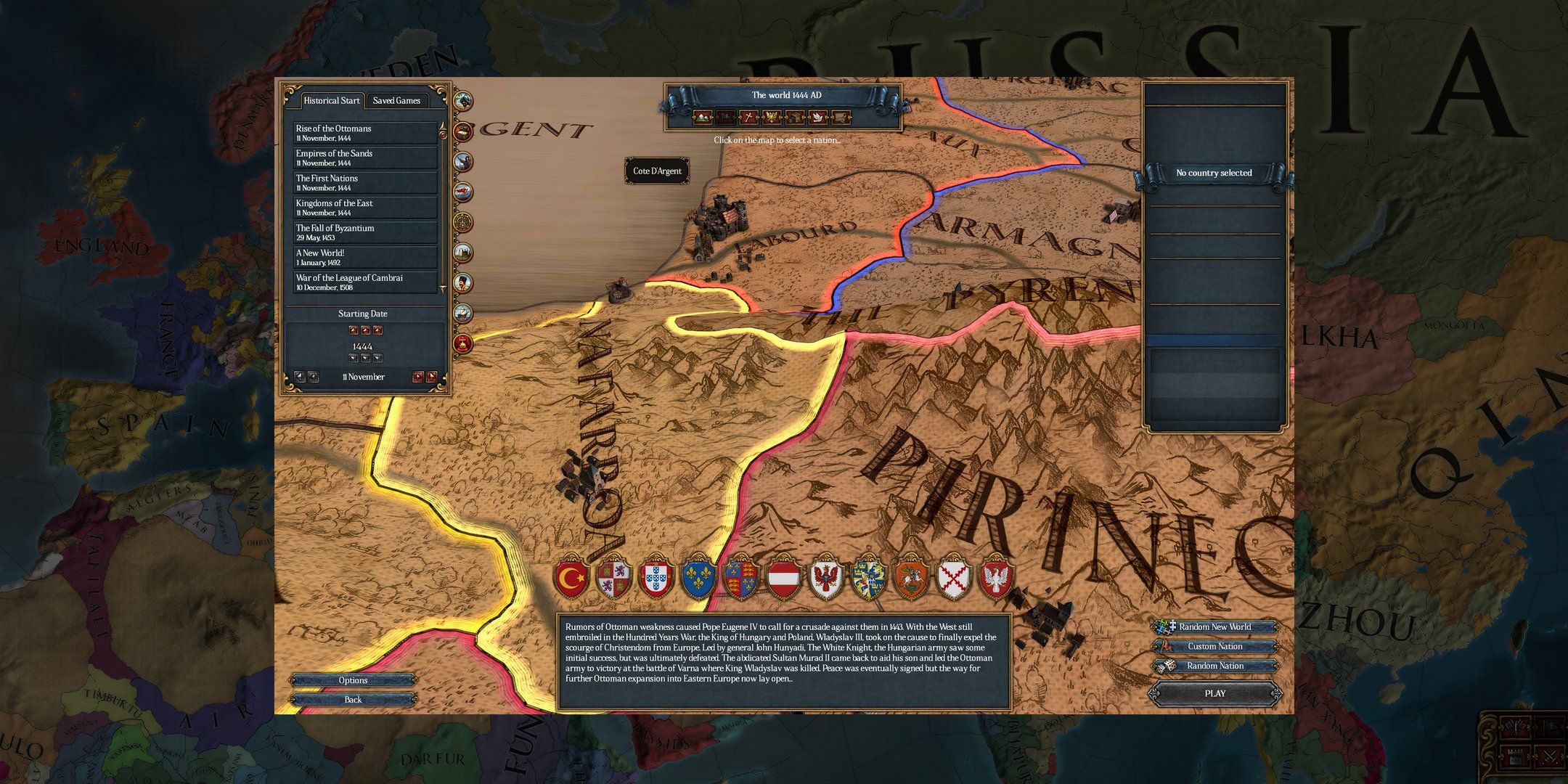
Task: Toggle the castle circle icon in the sidebar
Action: pos(462,250)
